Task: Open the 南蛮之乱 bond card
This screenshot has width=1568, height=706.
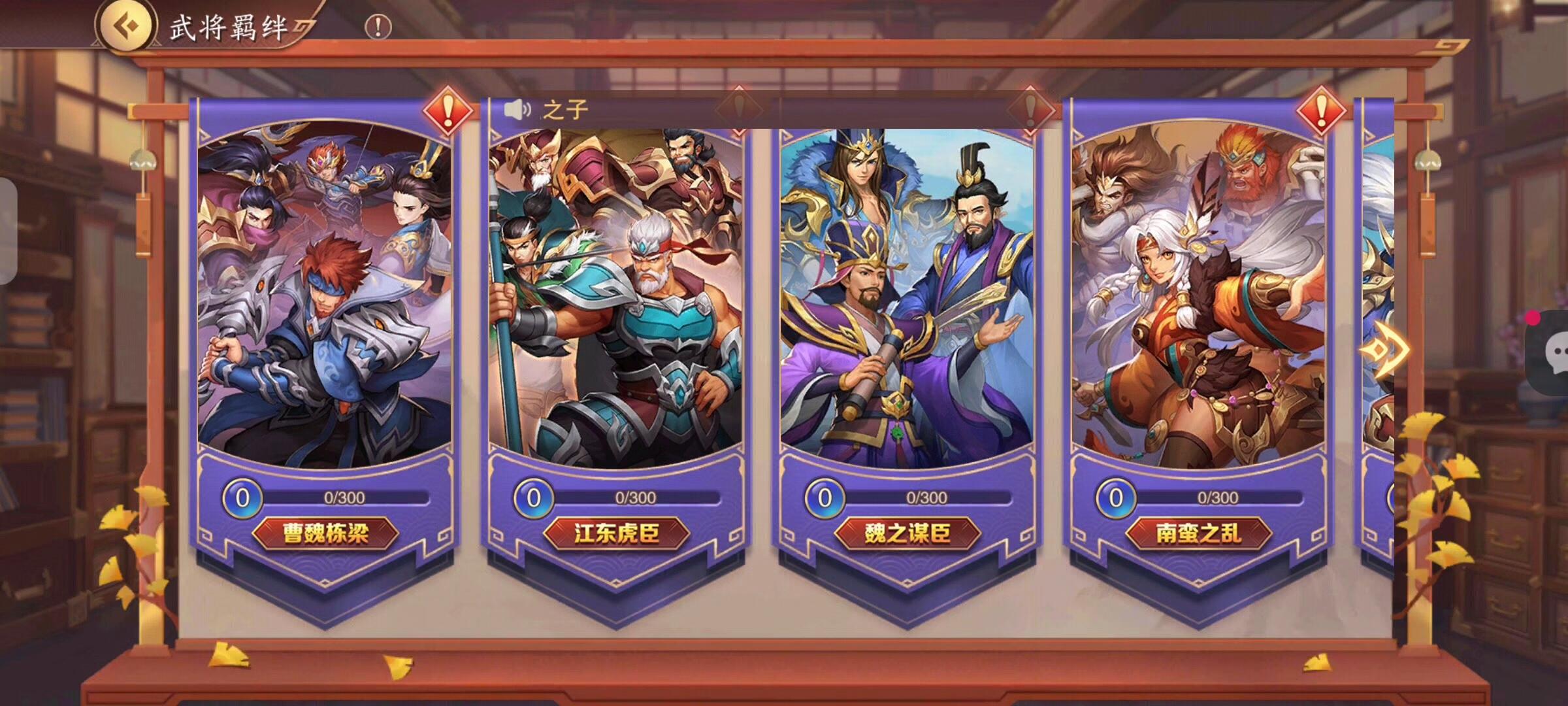Action: pyautogui.click(x=1198, y=294)
